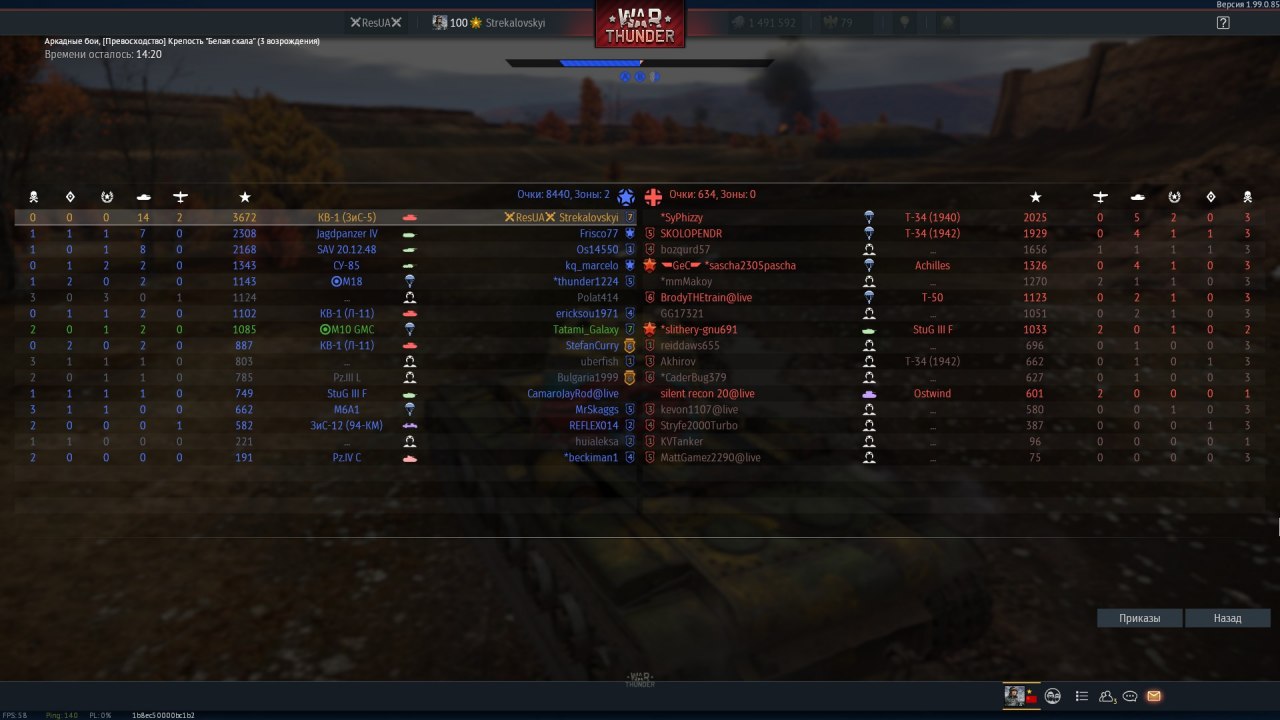The width and height of the screenshot is (1280, 720).
Task: Click the War Thunder logo button
Action: click(x=640, y=24)
